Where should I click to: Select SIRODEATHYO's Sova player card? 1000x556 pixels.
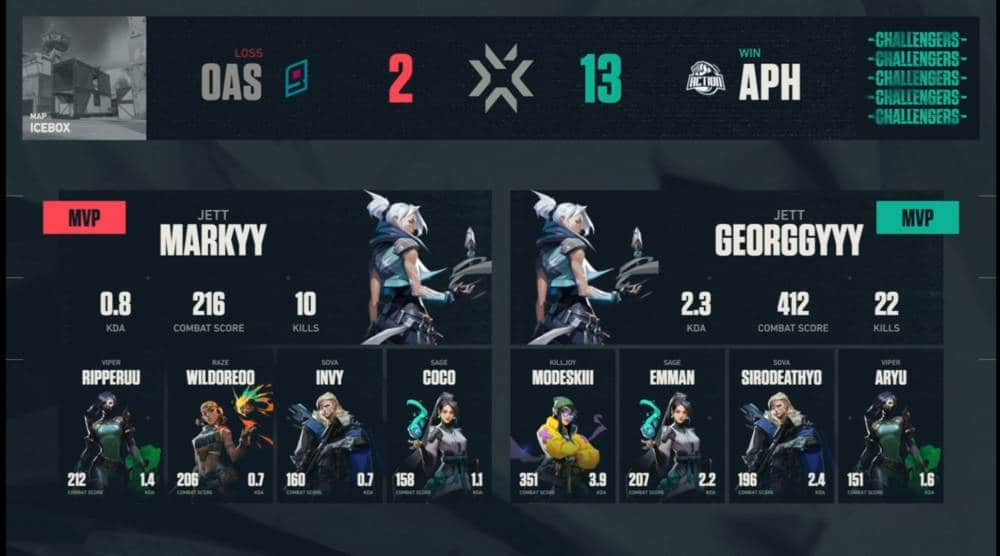coord(781,425)
